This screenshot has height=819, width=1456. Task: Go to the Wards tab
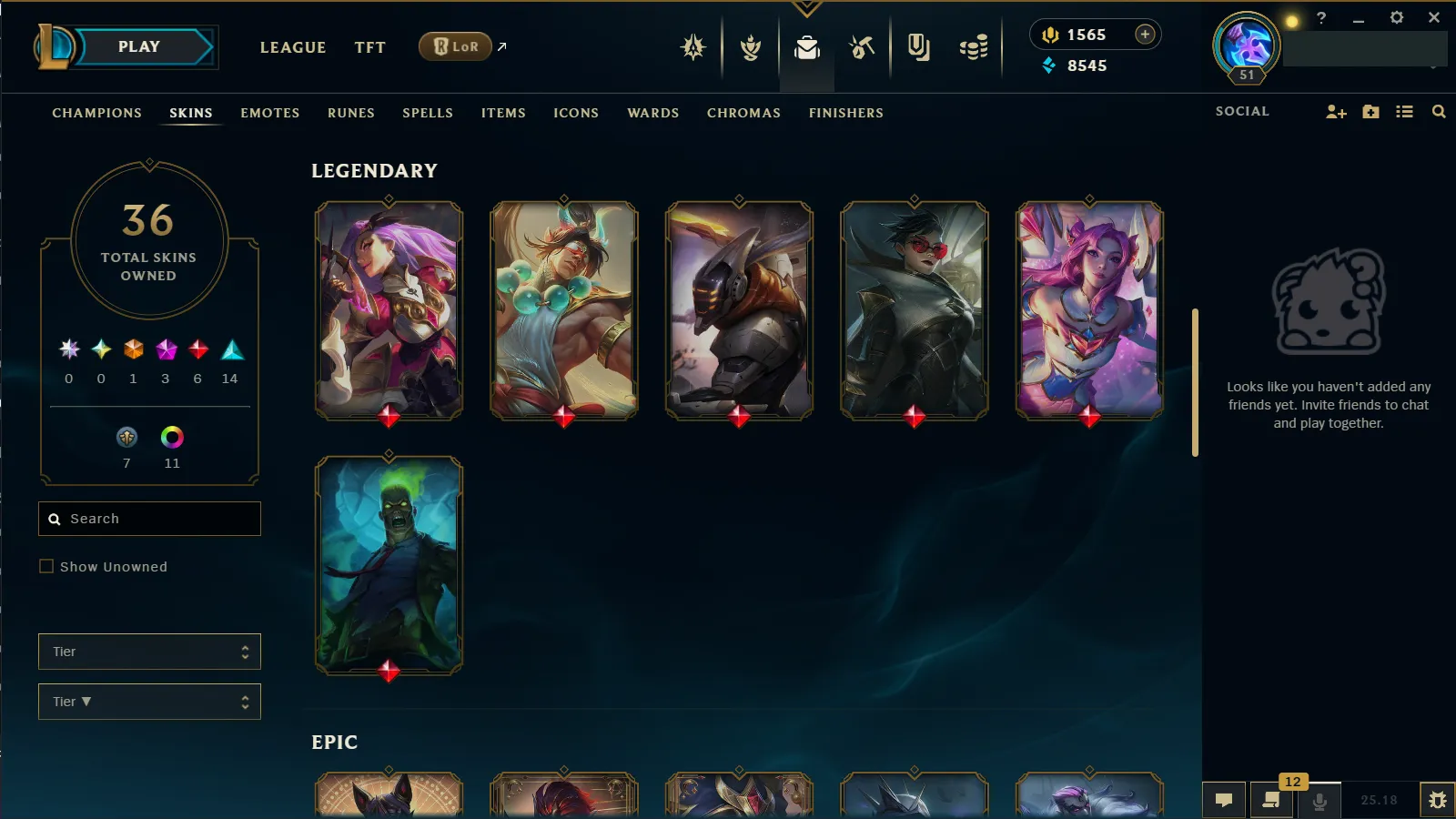pyautogui.click(x=652, y=113)
